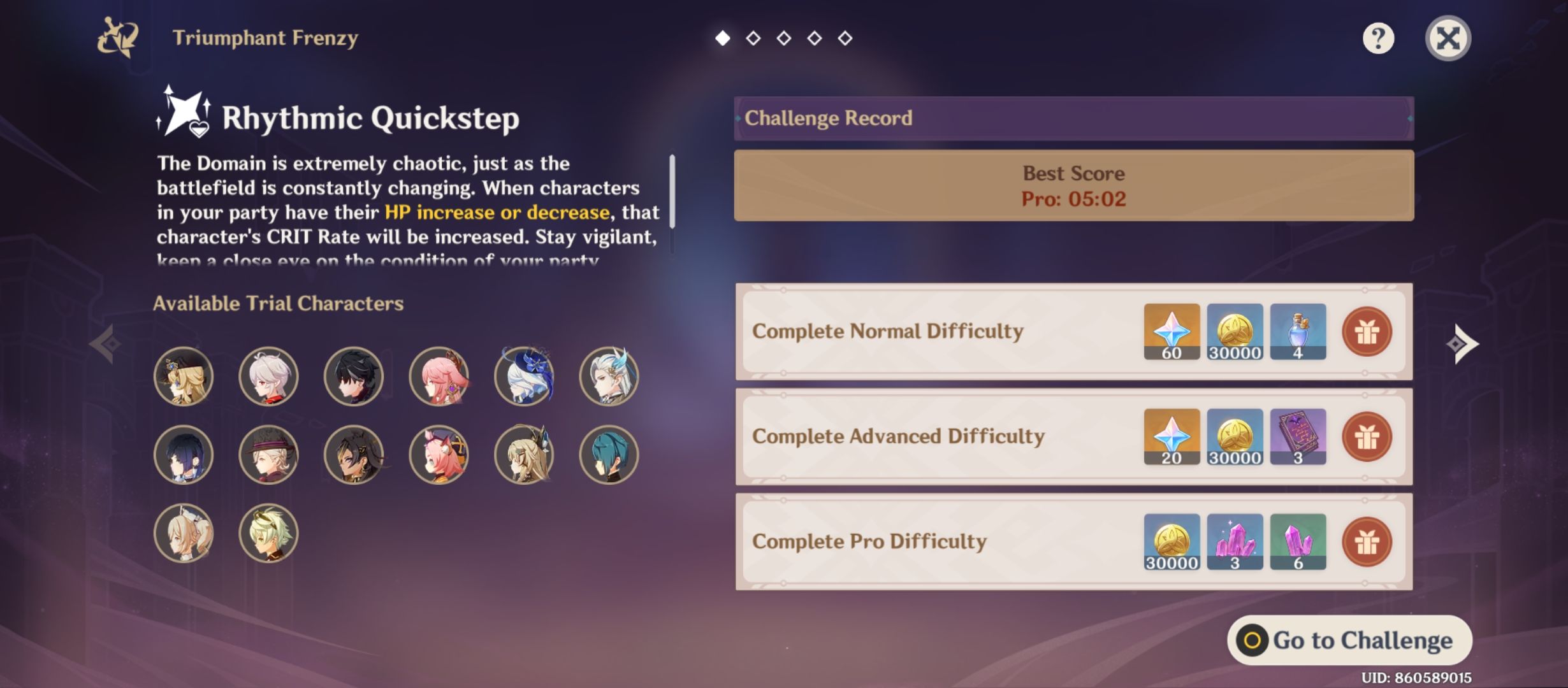Select Kazuha's trial character portrait
This screenshot has height=688, width=1568.
pos(268,376)
